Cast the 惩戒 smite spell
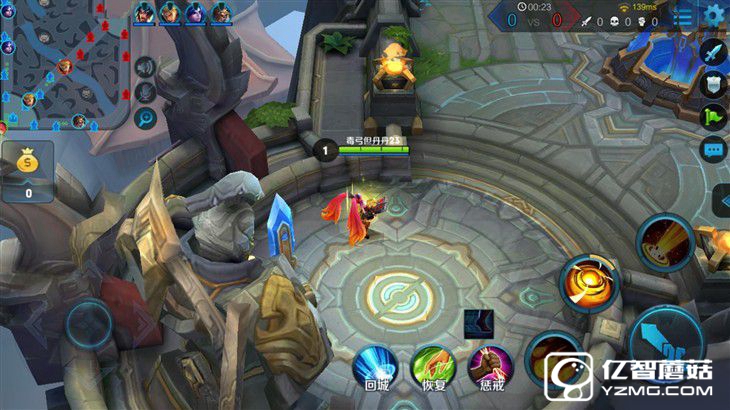The height and width of the screenshot is (410, 730). [490, 366]
